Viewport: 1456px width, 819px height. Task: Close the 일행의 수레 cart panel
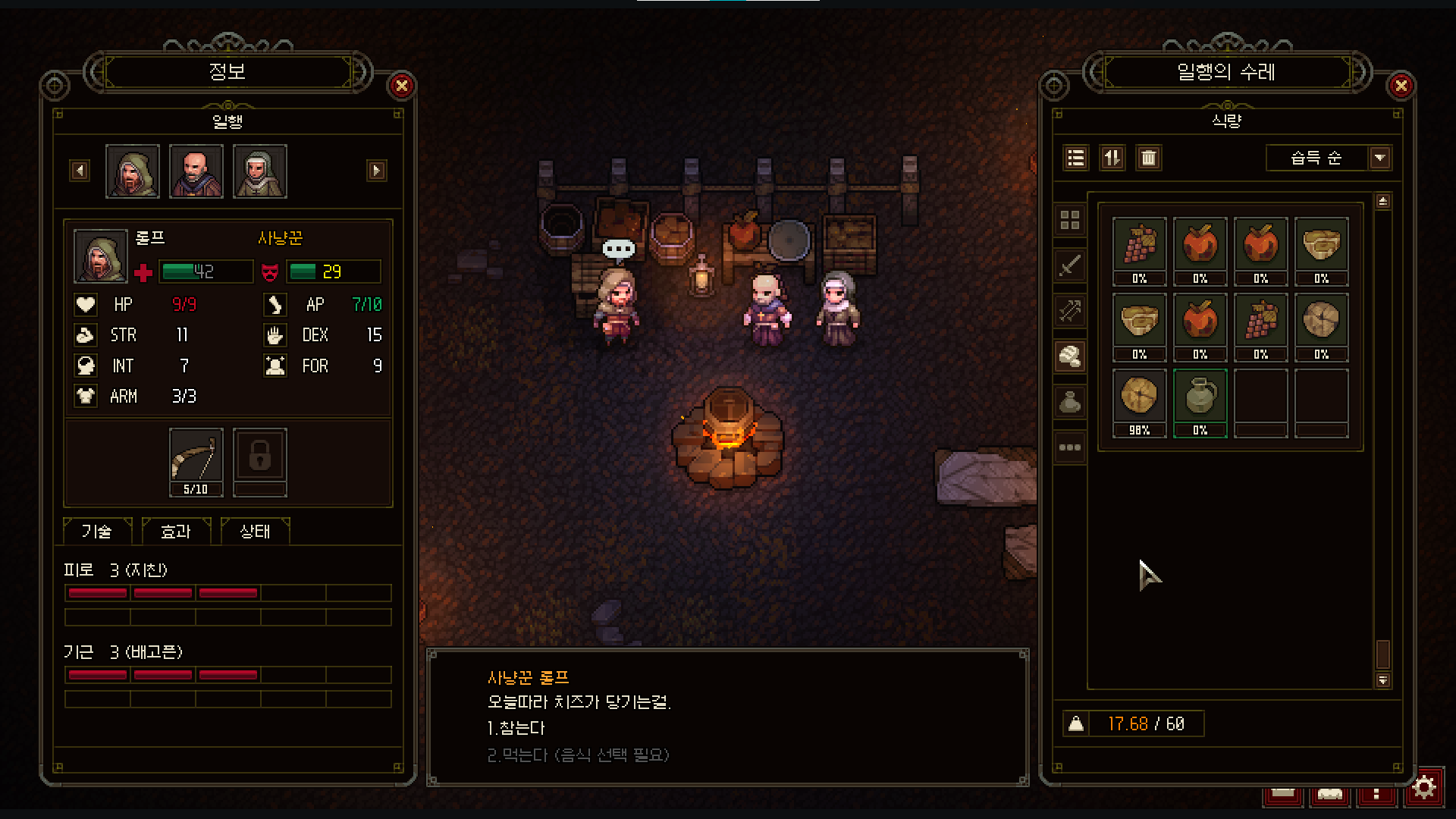1401,86
